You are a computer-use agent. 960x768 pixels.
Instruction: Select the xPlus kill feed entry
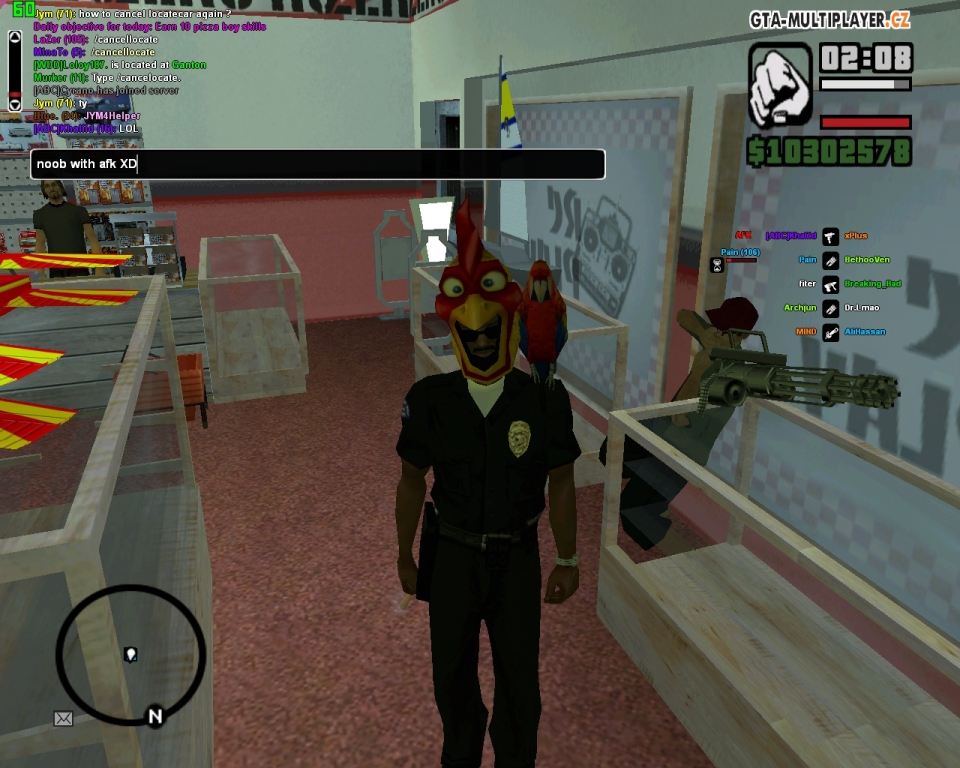855,236
